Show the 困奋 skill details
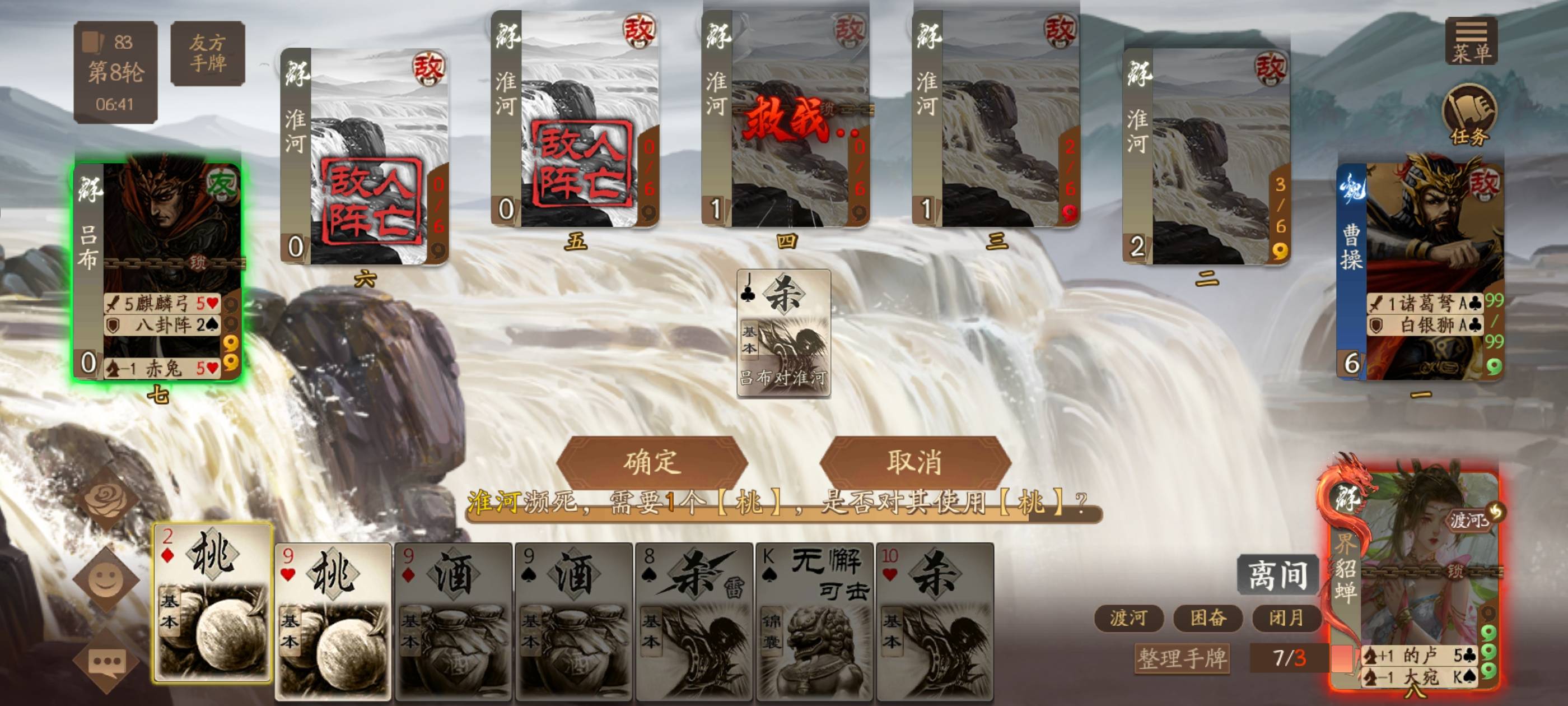Viewport: 1568px width, 706px height. click(x=1208, y=617)
